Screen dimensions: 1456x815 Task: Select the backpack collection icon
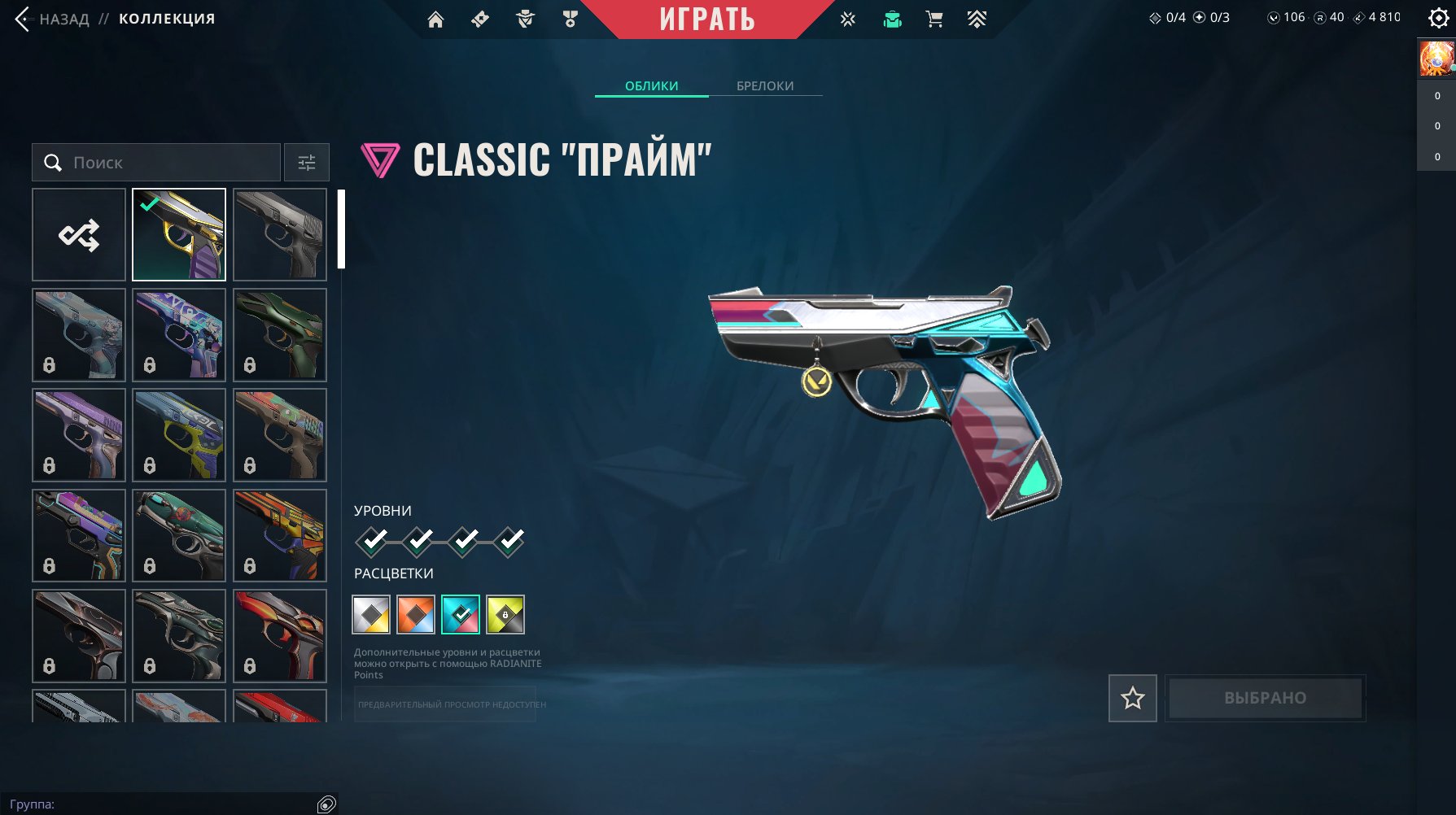(x=892, y=19)
